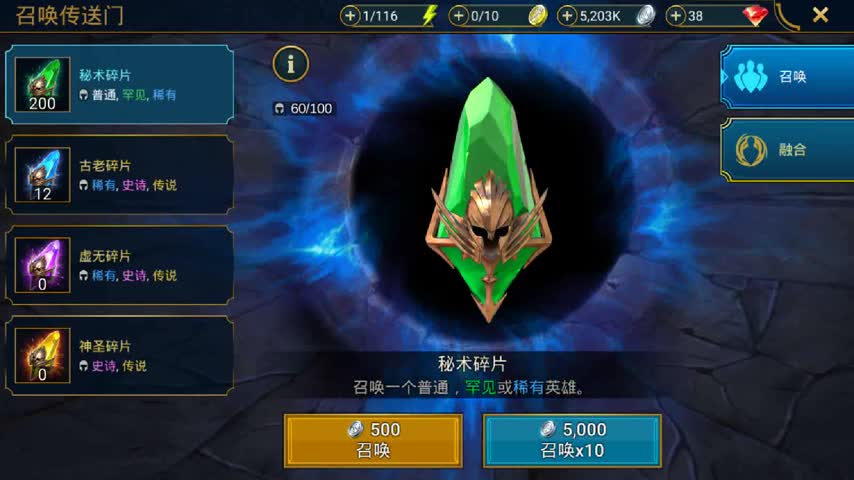Summon one champion for 500 silver
Viewport: 854px width, 480px height.
[x=373, y=440]
